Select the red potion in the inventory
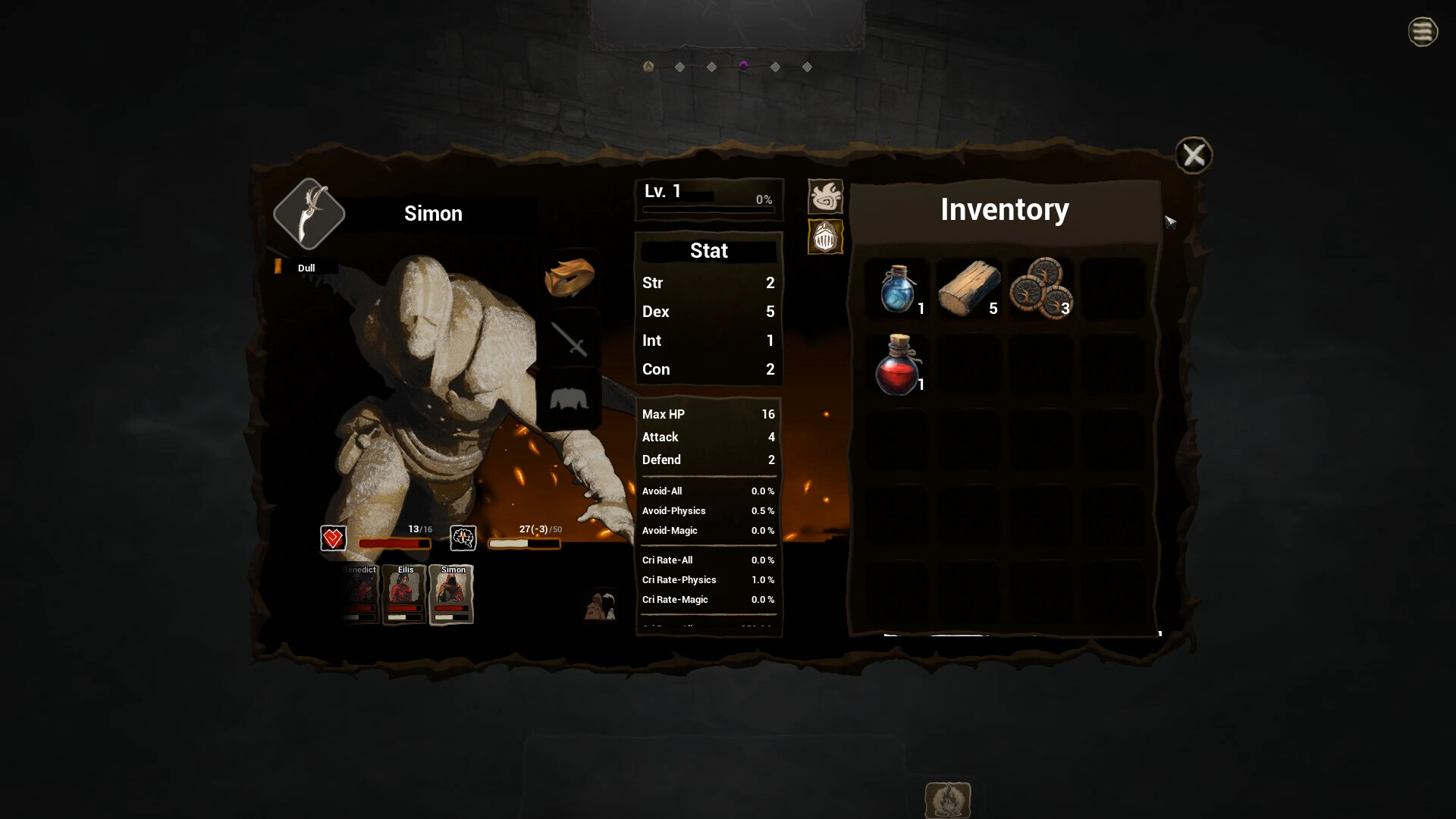The height and width of the screenshot is (819, 1456). [897, 366]
